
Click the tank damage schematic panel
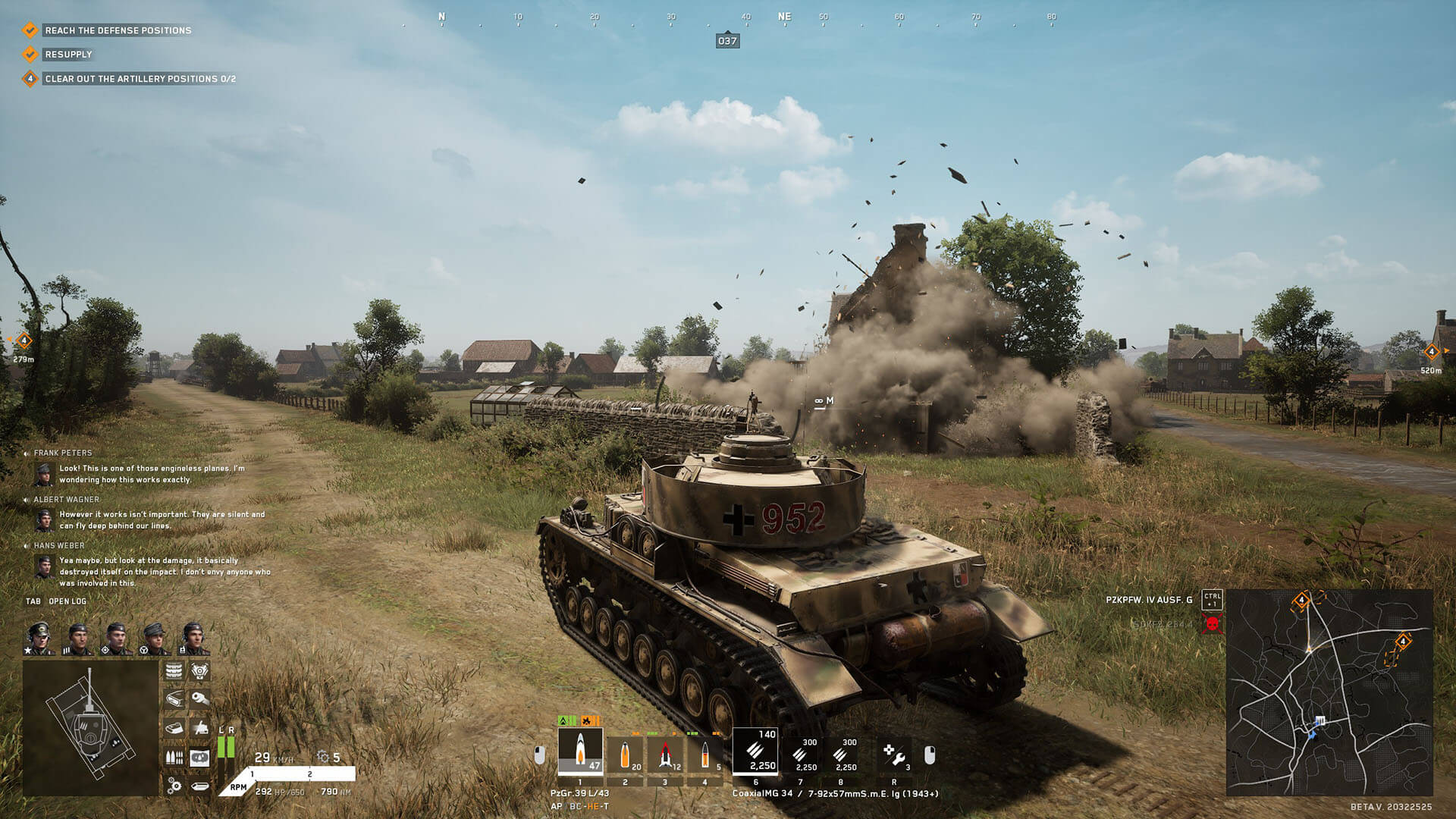click(x=90, y=727)
